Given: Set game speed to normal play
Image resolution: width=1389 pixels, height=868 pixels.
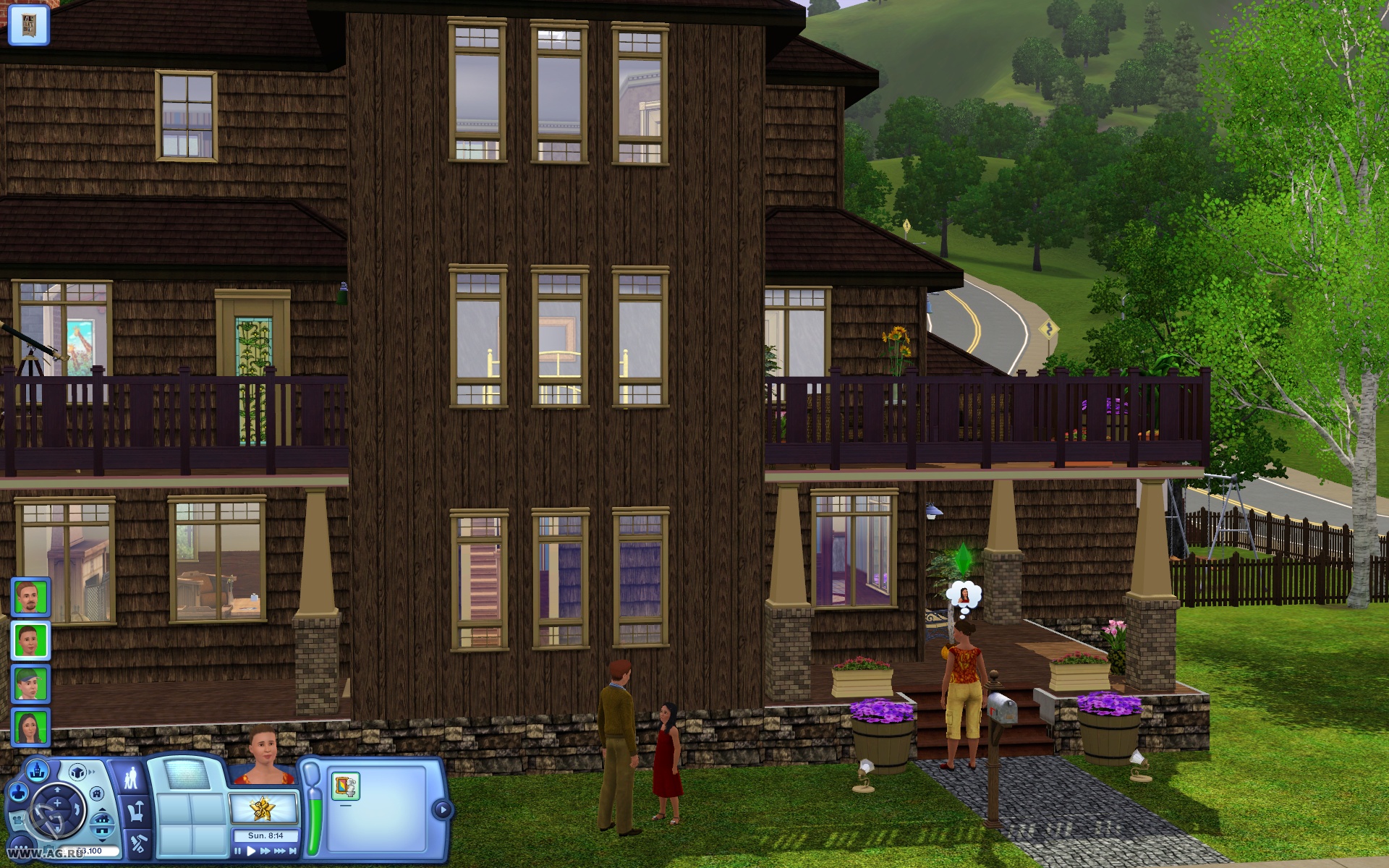Looking at the screenshot, I should pyautogui.click(x=251, y=851).
